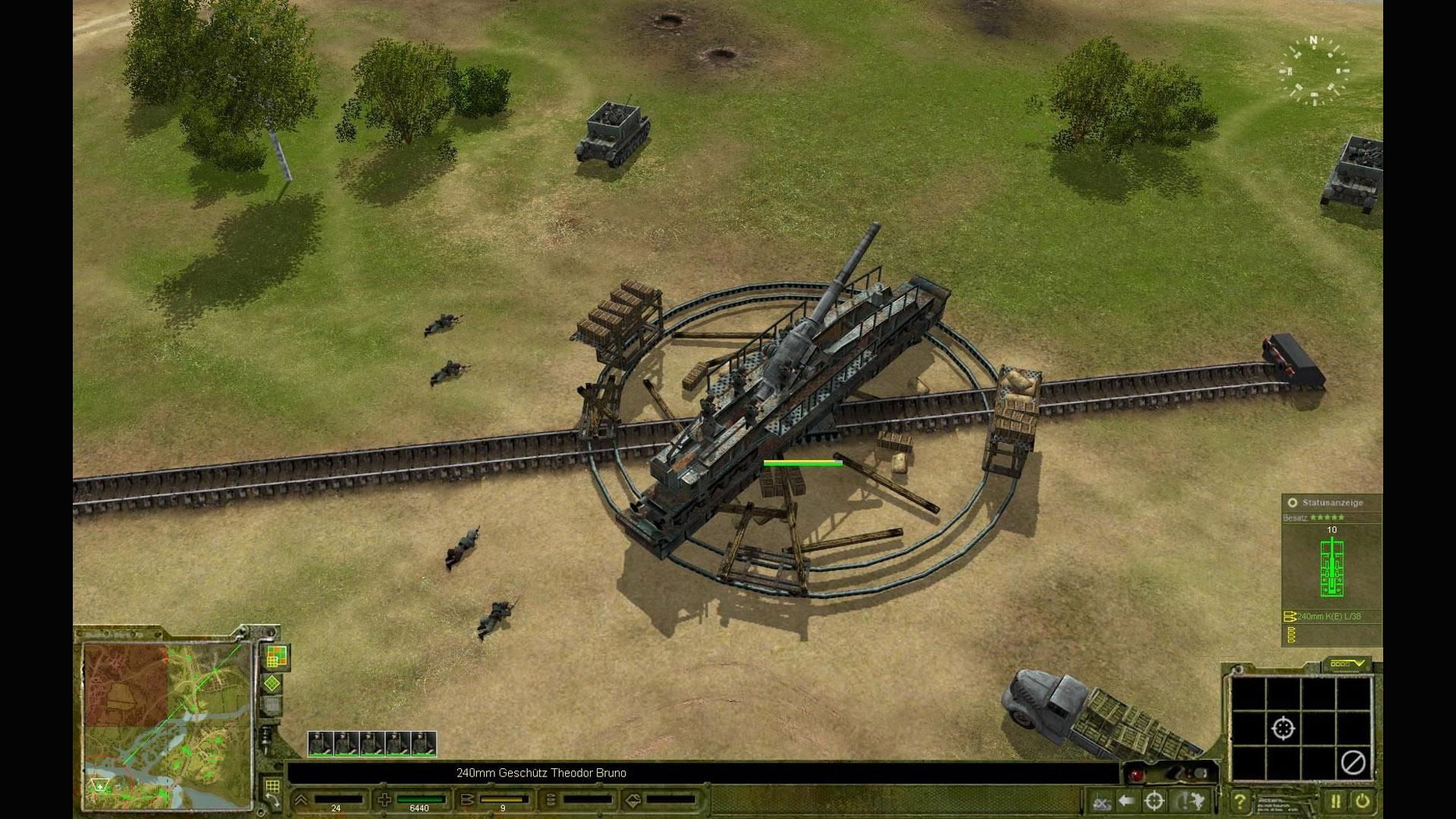Select the crosshair attack command slot

coord(1282,729)
